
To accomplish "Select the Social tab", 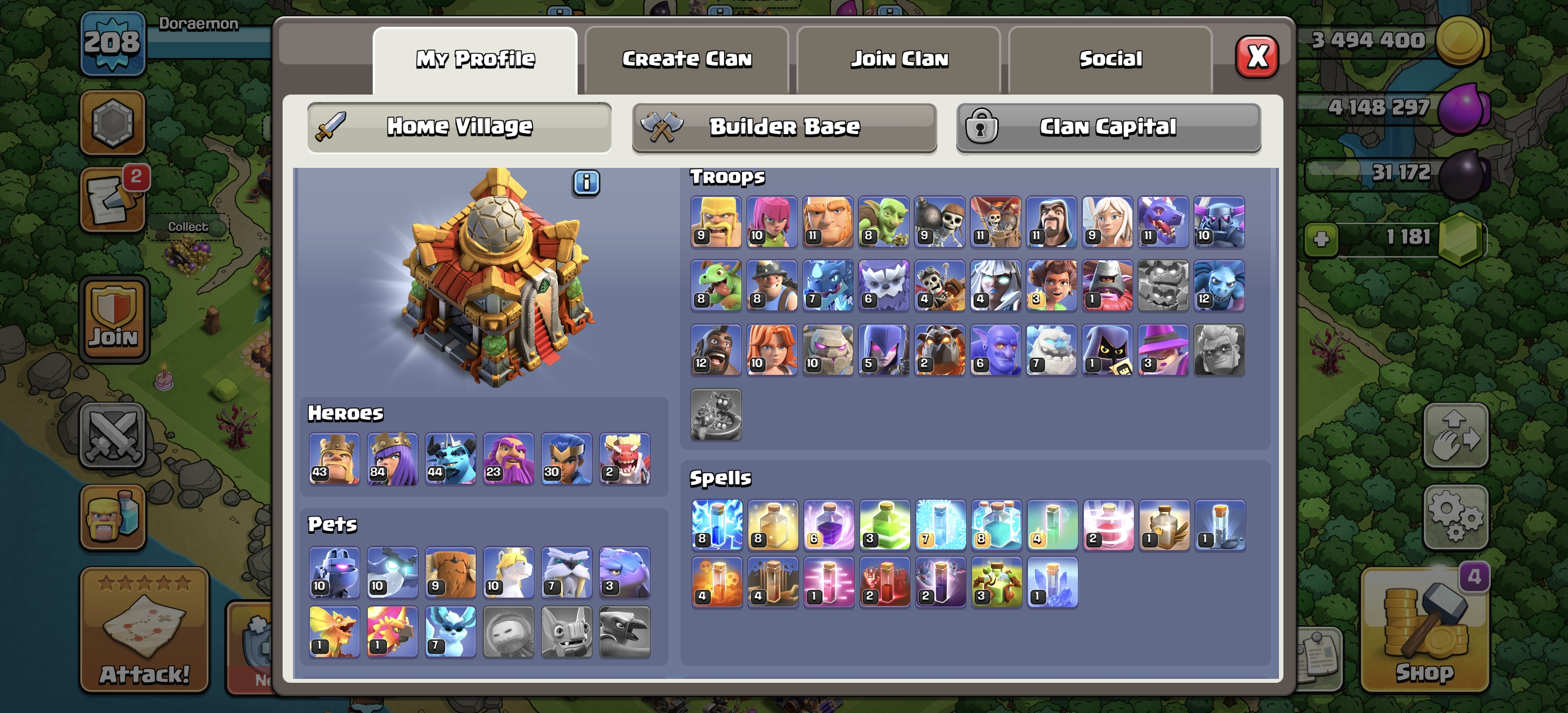I will 1110,59.
